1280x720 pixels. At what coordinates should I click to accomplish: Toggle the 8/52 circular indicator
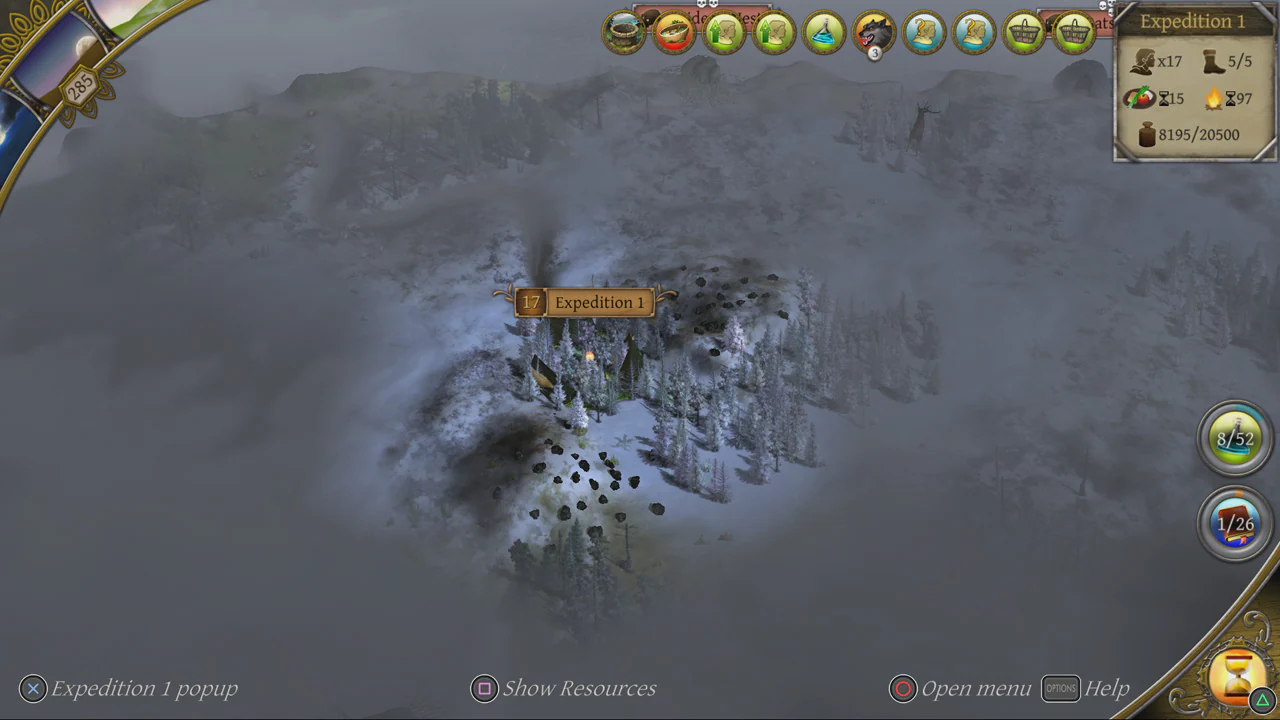(1235, 438)
